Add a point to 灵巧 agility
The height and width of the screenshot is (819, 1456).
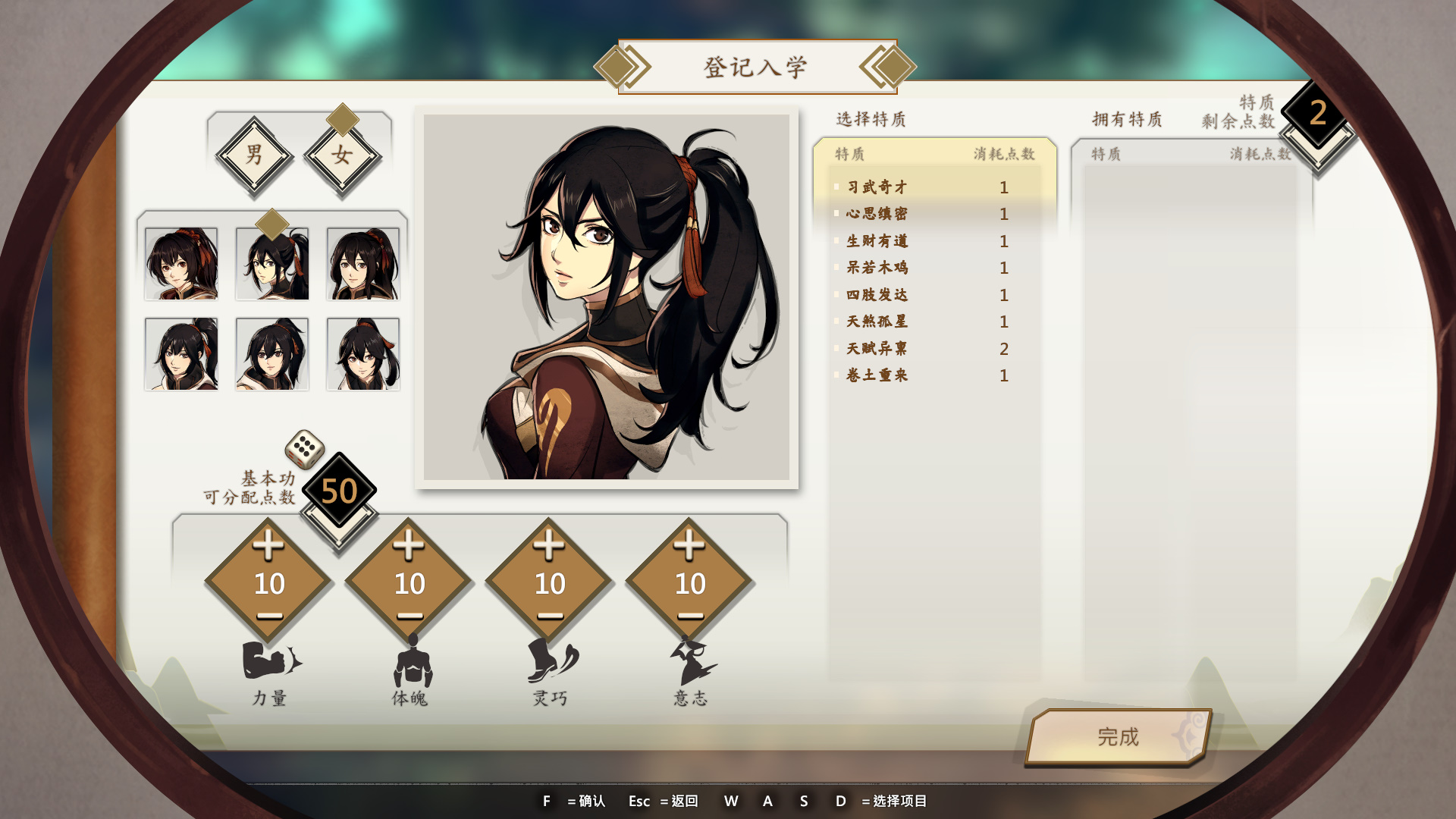(x=549, y=545)
